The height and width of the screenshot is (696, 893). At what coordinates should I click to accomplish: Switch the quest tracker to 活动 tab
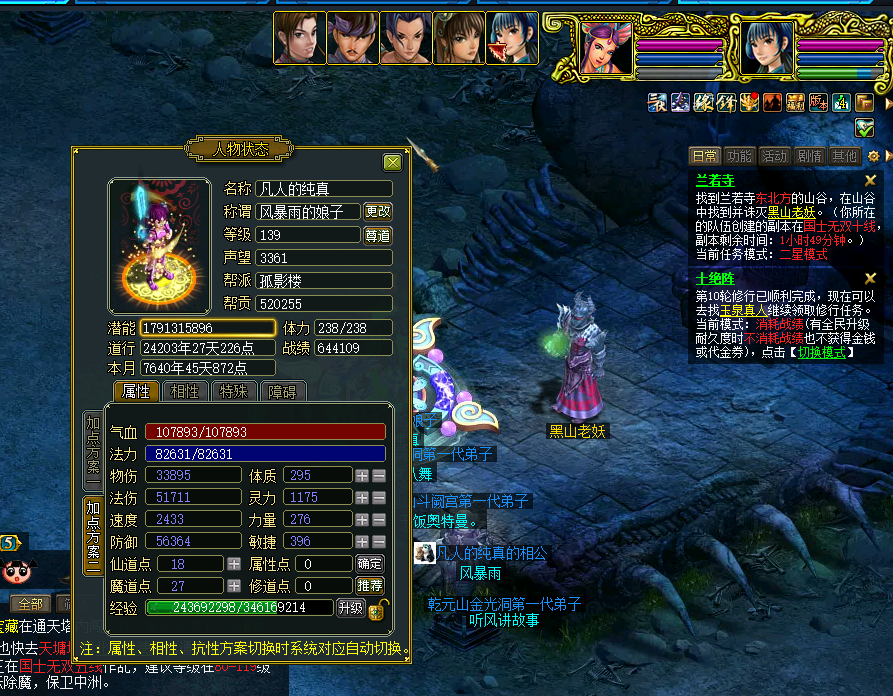coord(773,156)
